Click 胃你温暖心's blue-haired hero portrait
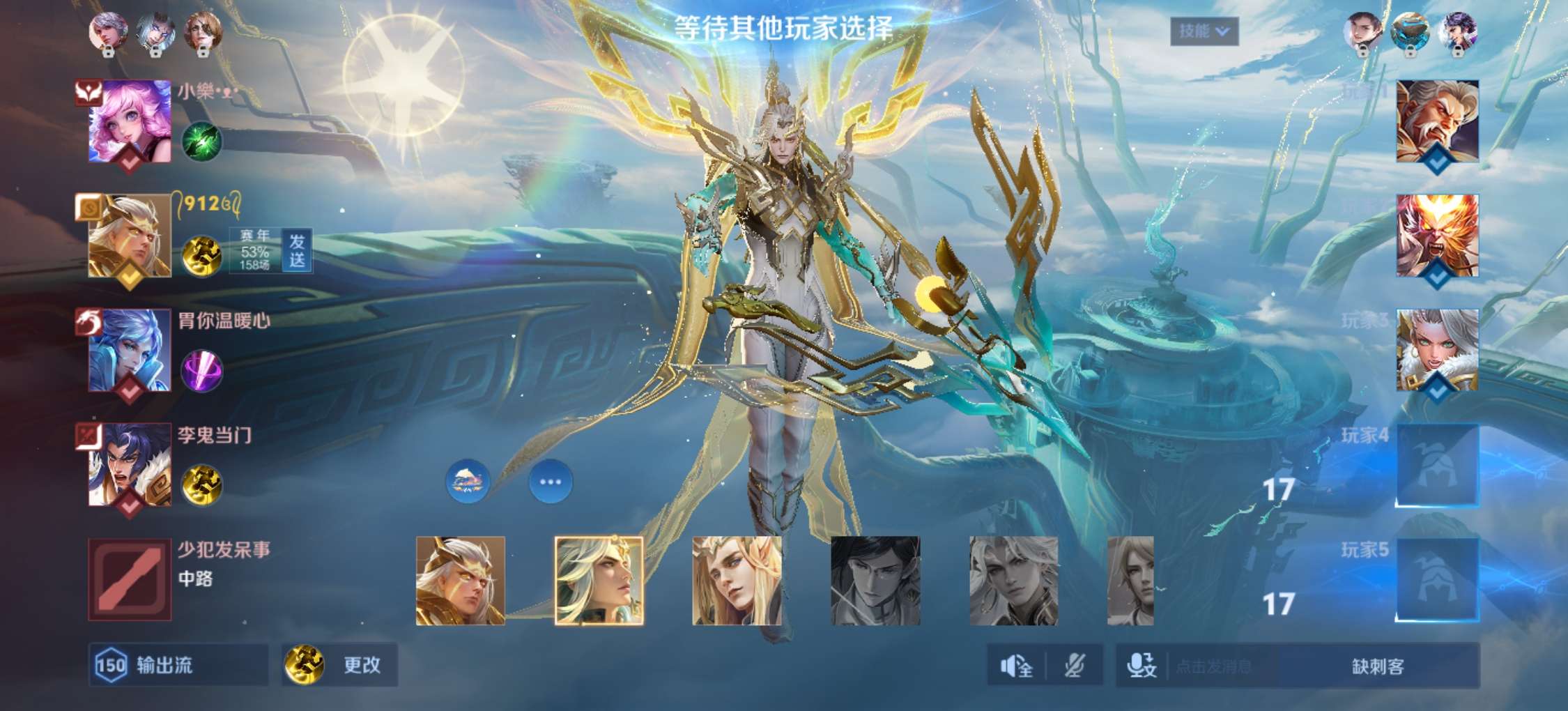Image resolution: width=1568 pixels, height=711 pixels. (x=130, y=350)
